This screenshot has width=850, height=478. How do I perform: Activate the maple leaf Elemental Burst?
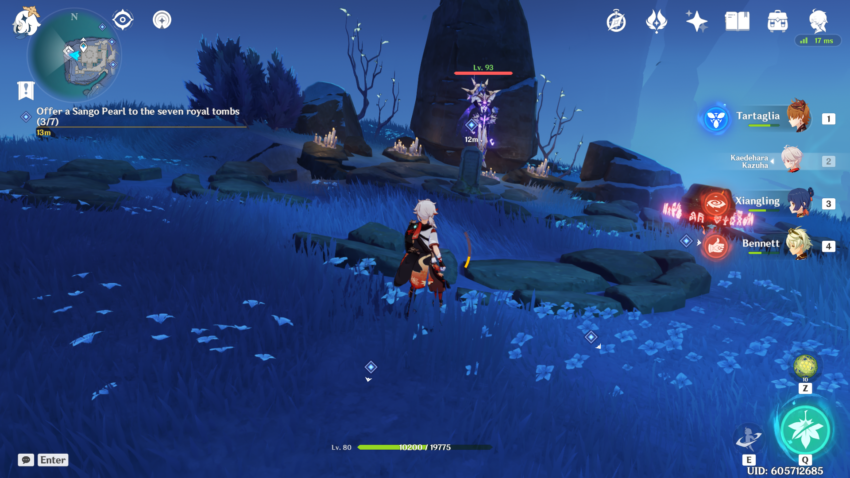(804, 428)
